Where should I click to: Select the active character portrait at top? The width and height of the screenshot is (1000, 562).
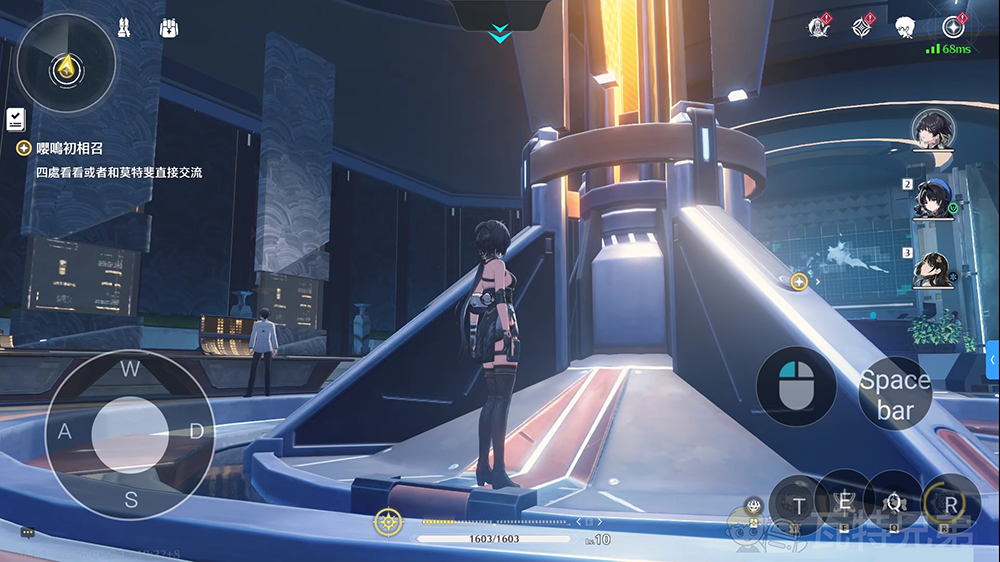point(932,128)
